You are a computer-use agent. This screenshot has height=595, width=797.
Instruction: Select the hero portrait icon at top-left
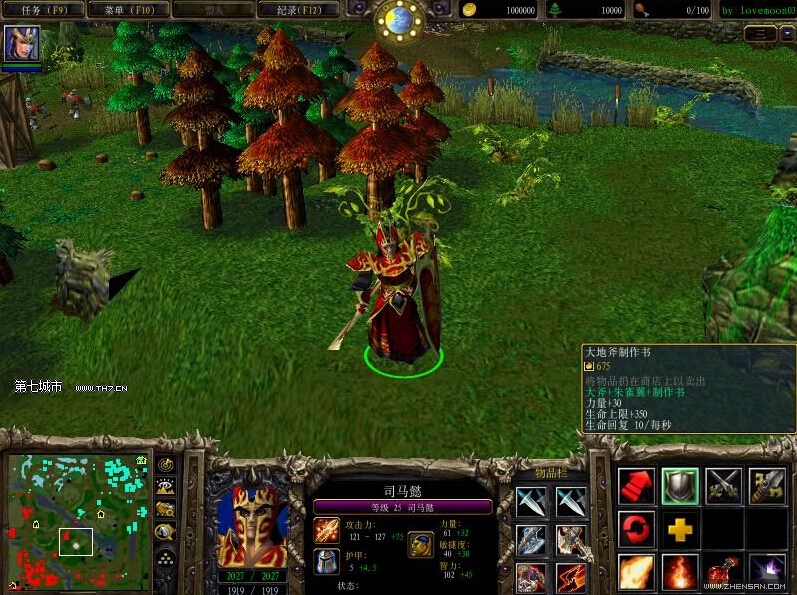point(22,45)
